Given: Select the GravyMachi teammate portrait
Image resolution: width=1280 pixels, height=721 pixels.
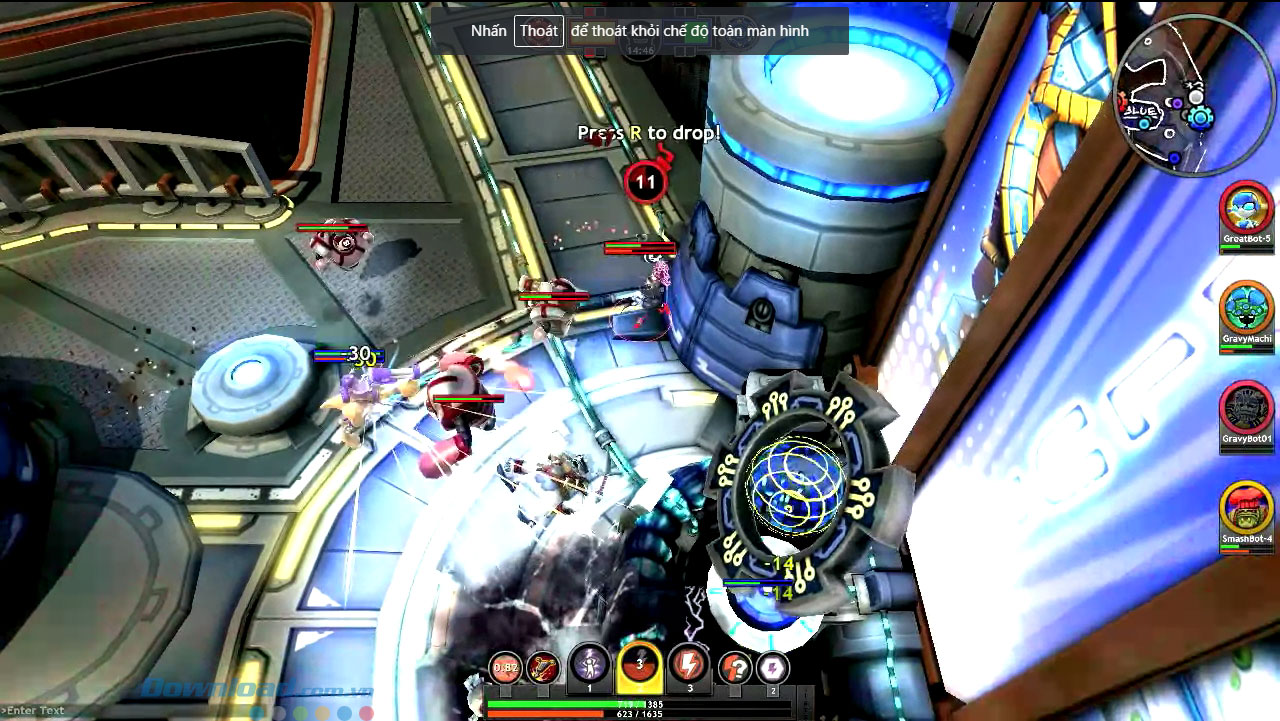Looking at the screenshot, I should (x=1246, y=308).
